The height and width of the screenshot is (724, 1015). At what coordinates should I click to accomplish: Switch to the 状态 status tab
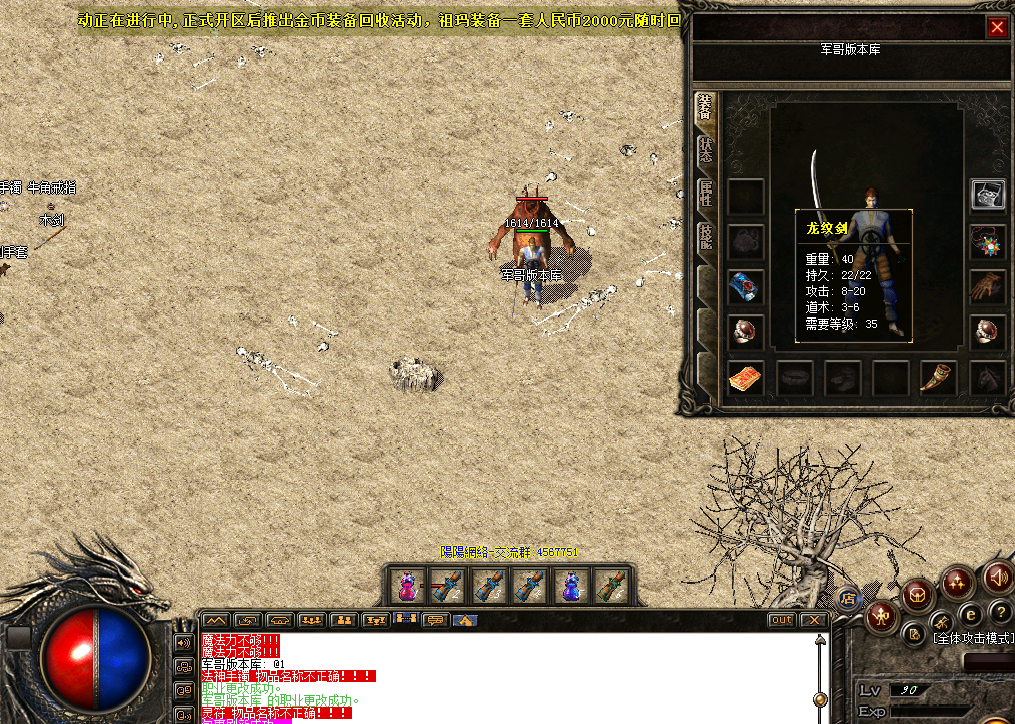coord(706,151)
